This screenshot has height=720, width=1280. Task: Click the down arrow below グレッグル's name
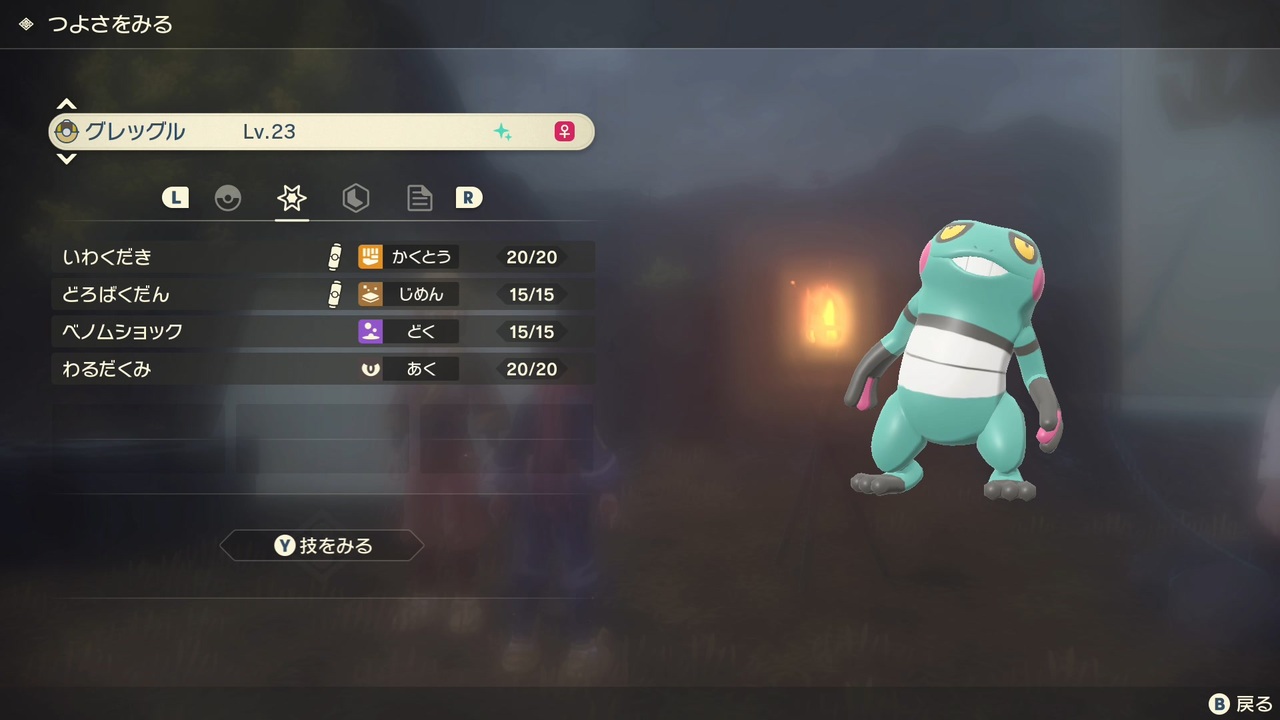pyautogui.click(x=66, y=159)
